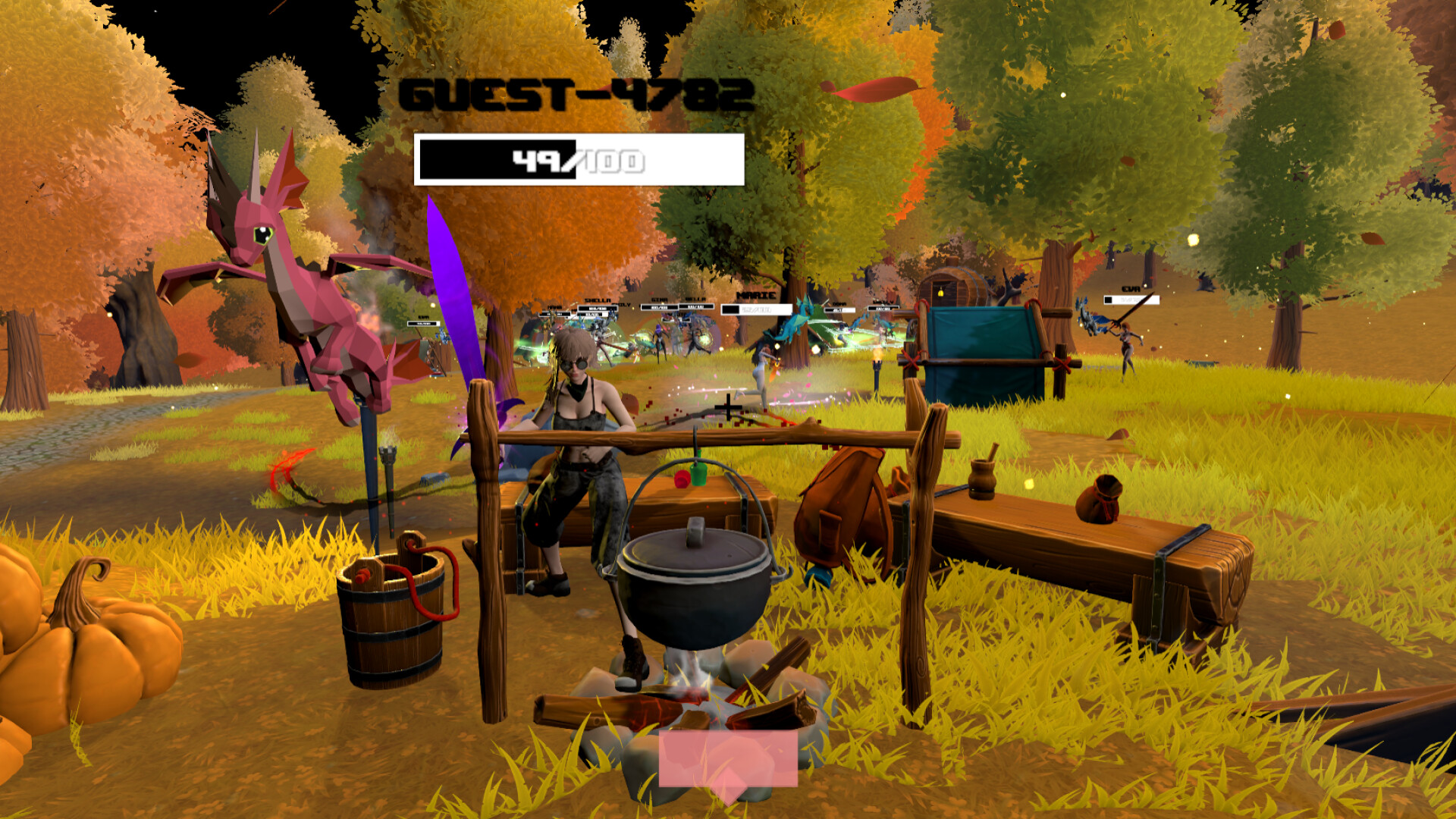
Task: Select the GUEST-4782 name label
Action: point(576,94)
